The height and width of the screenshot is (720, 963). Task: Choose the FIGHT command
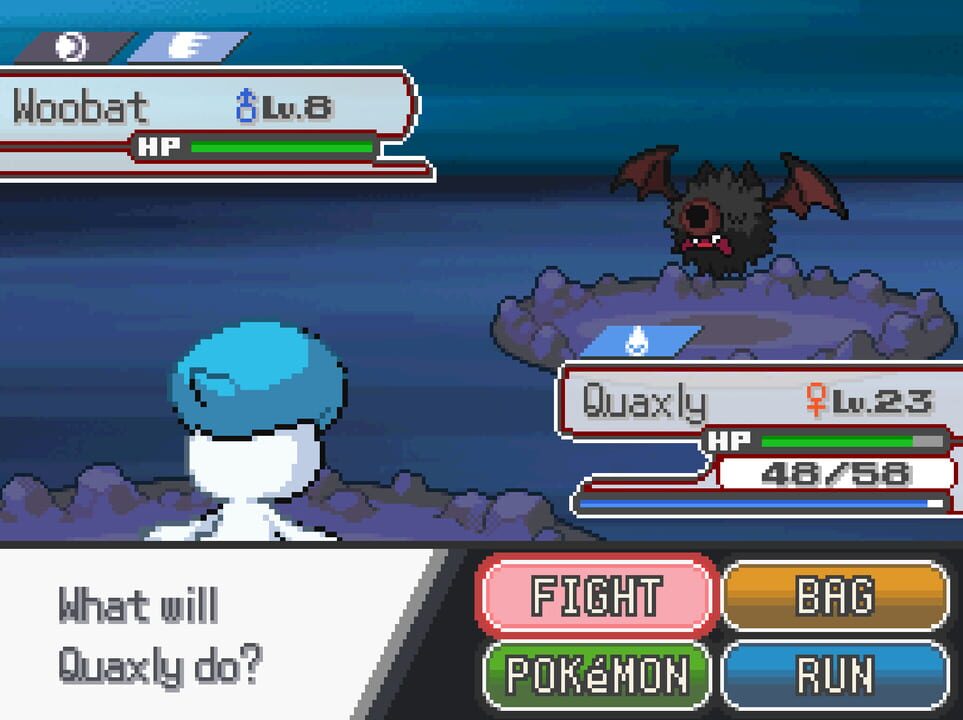coord(597,597)
